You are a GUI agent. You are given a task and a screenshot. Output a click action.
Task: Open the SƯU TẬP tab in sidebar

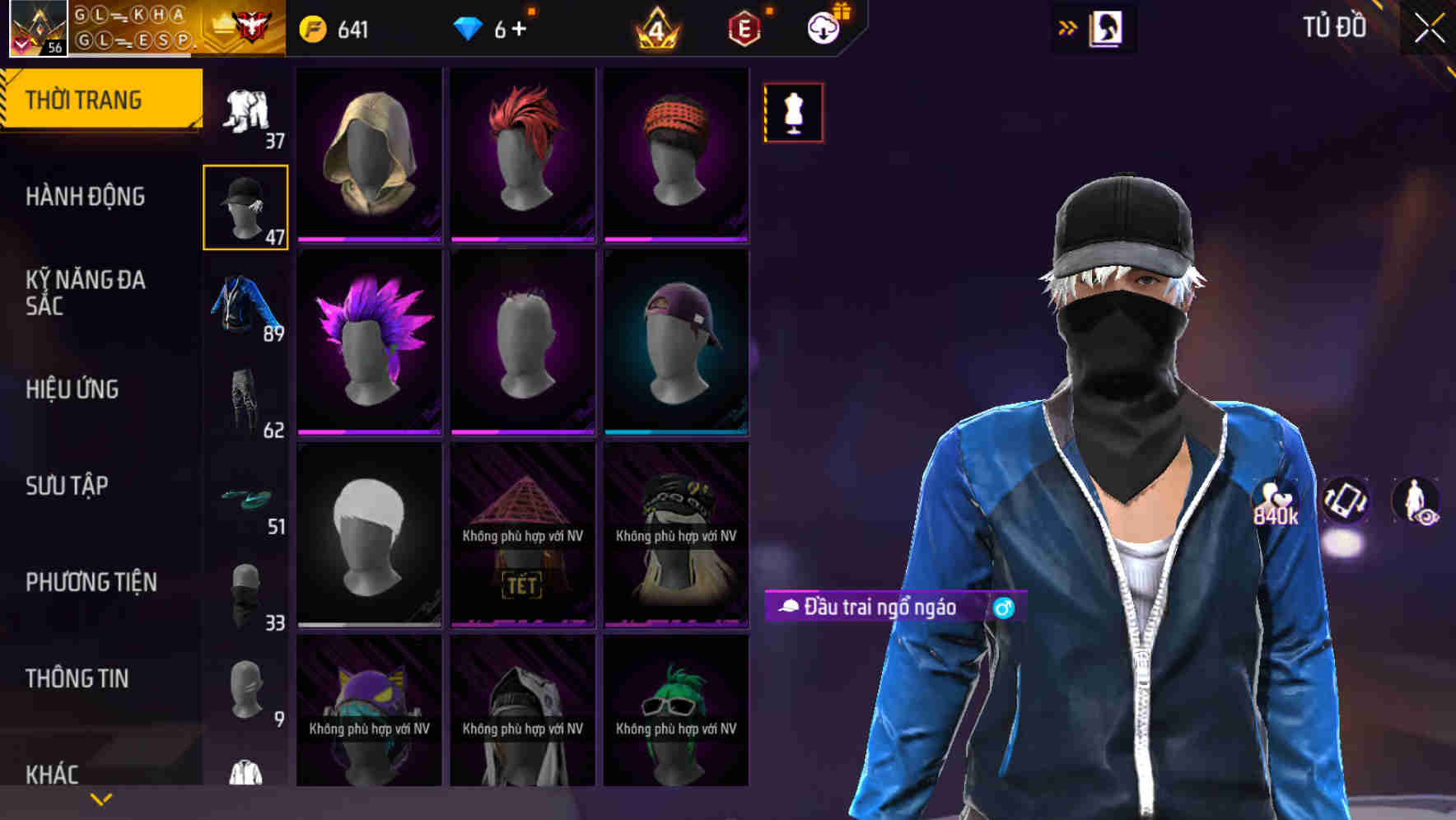tap(66, 487)
